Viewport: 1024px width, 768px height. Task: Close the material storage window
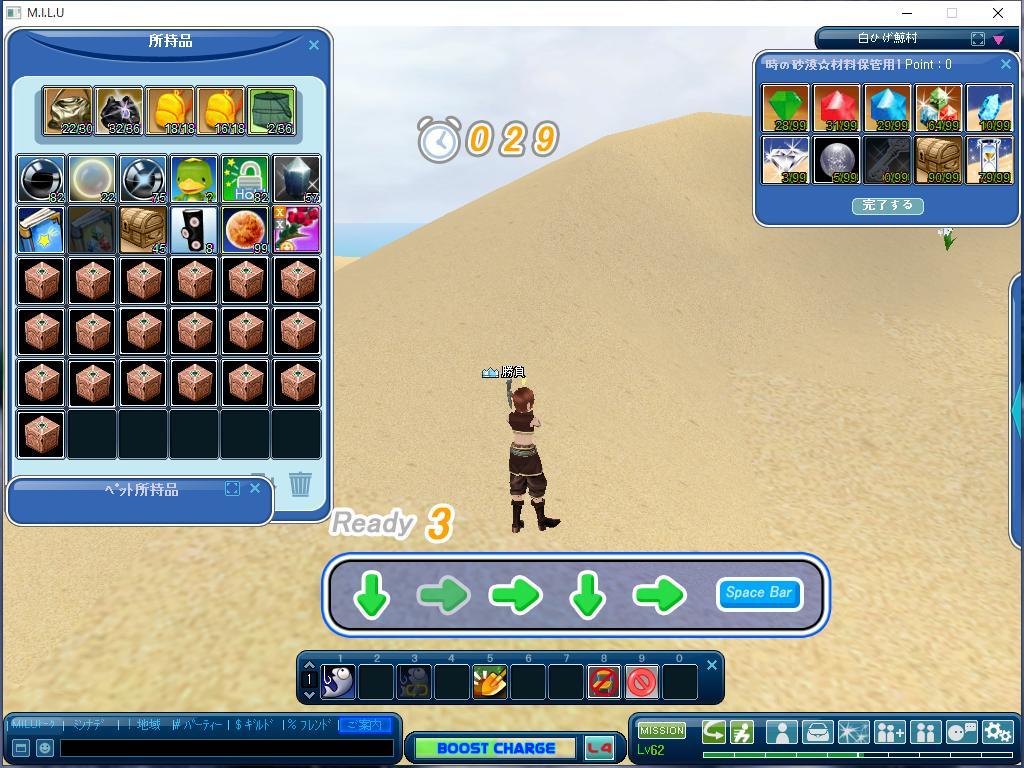click(x=1006, y=64)
